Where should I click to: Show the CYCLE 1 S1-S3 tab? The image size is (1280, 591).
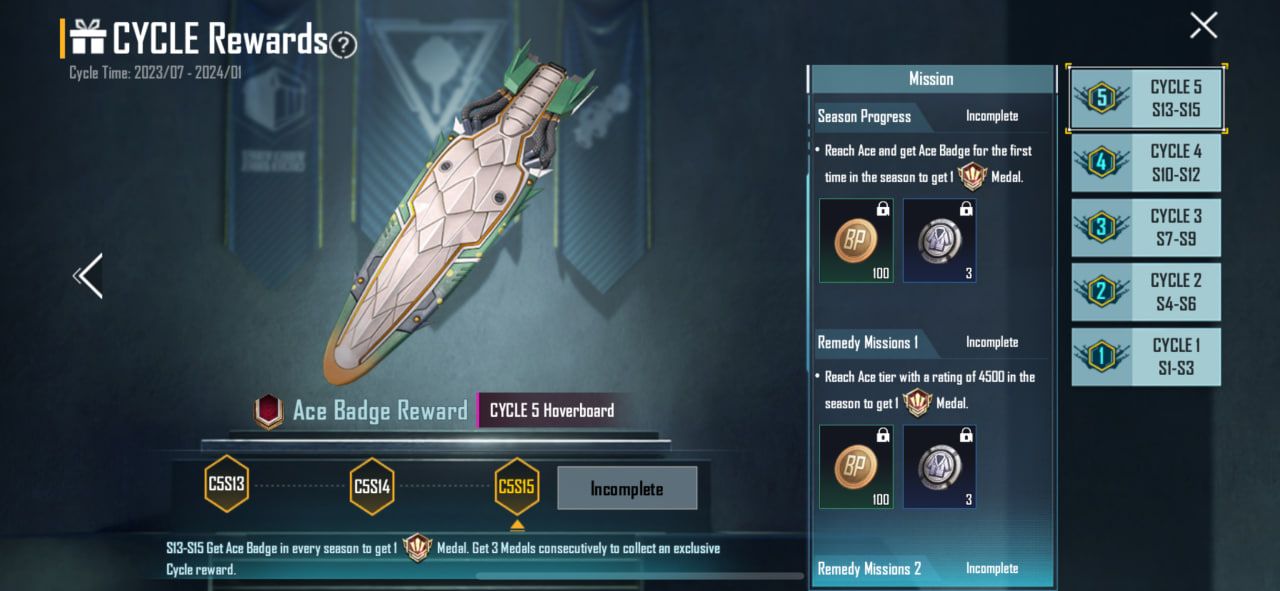coord(1147,356)
